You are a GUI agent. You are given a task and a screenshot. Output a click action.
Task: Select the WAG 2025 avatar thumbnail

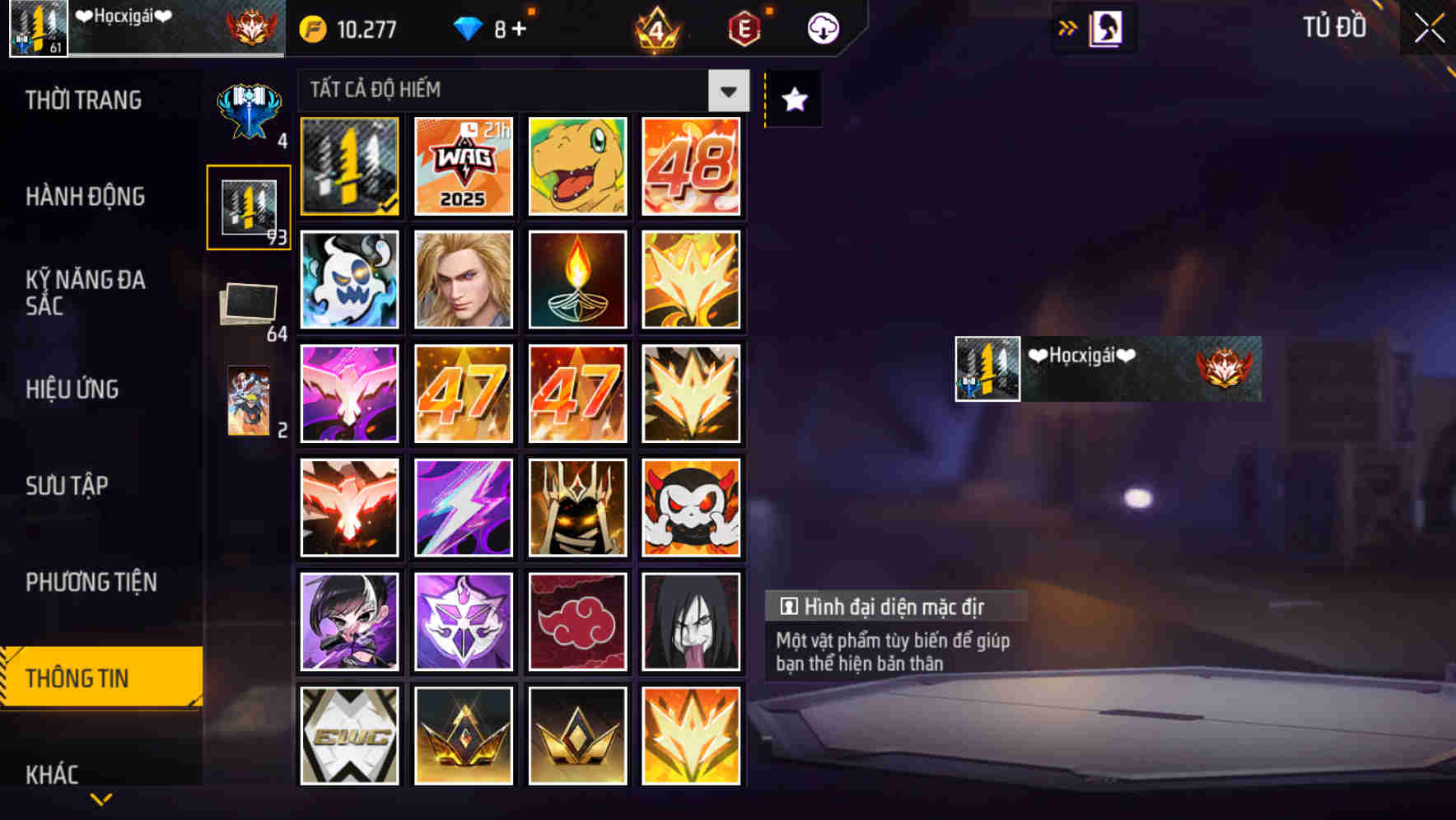(x=463, y=165)
